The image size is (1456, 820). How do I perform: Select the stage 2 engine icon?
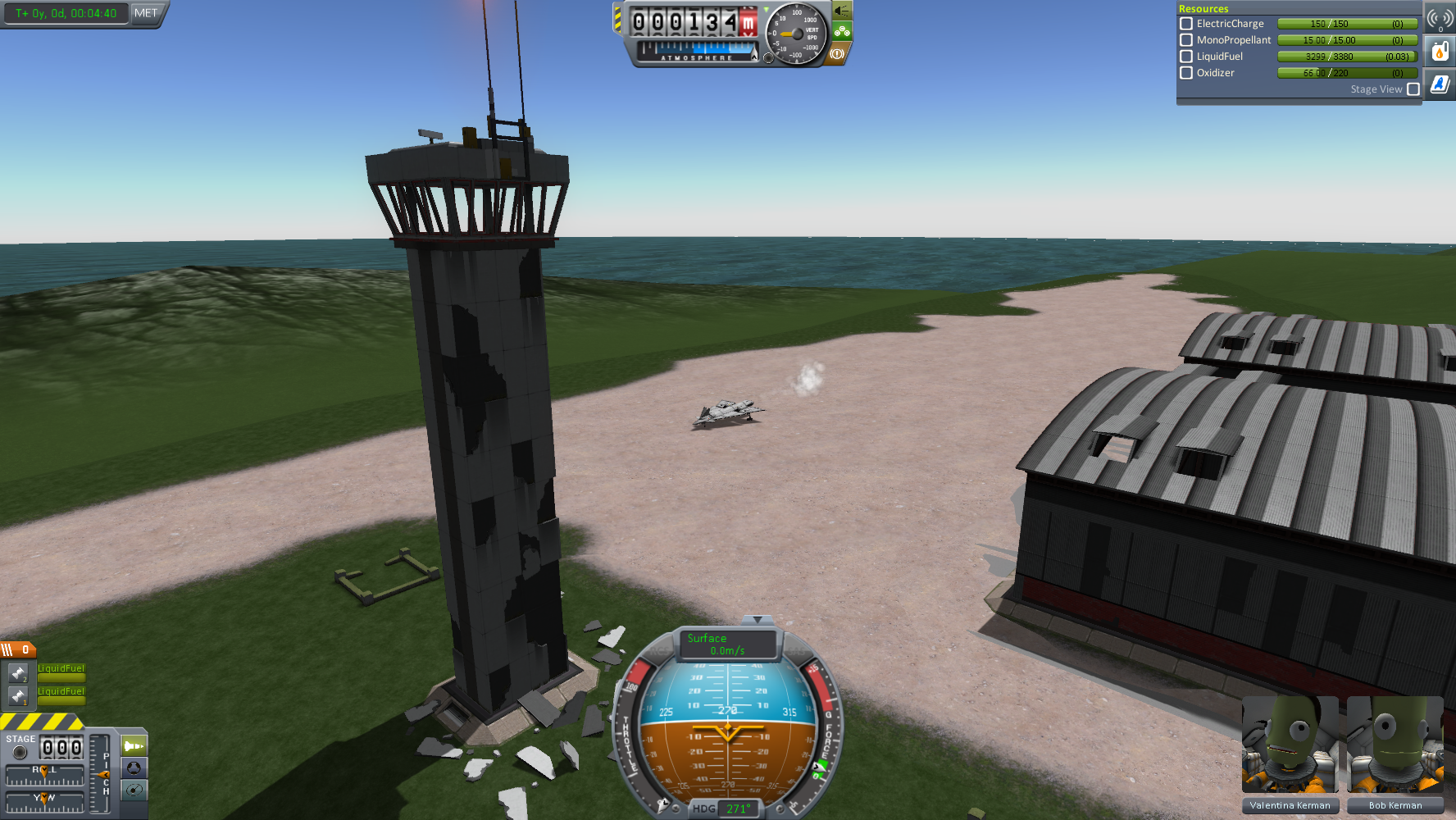[x=18, y=673]
